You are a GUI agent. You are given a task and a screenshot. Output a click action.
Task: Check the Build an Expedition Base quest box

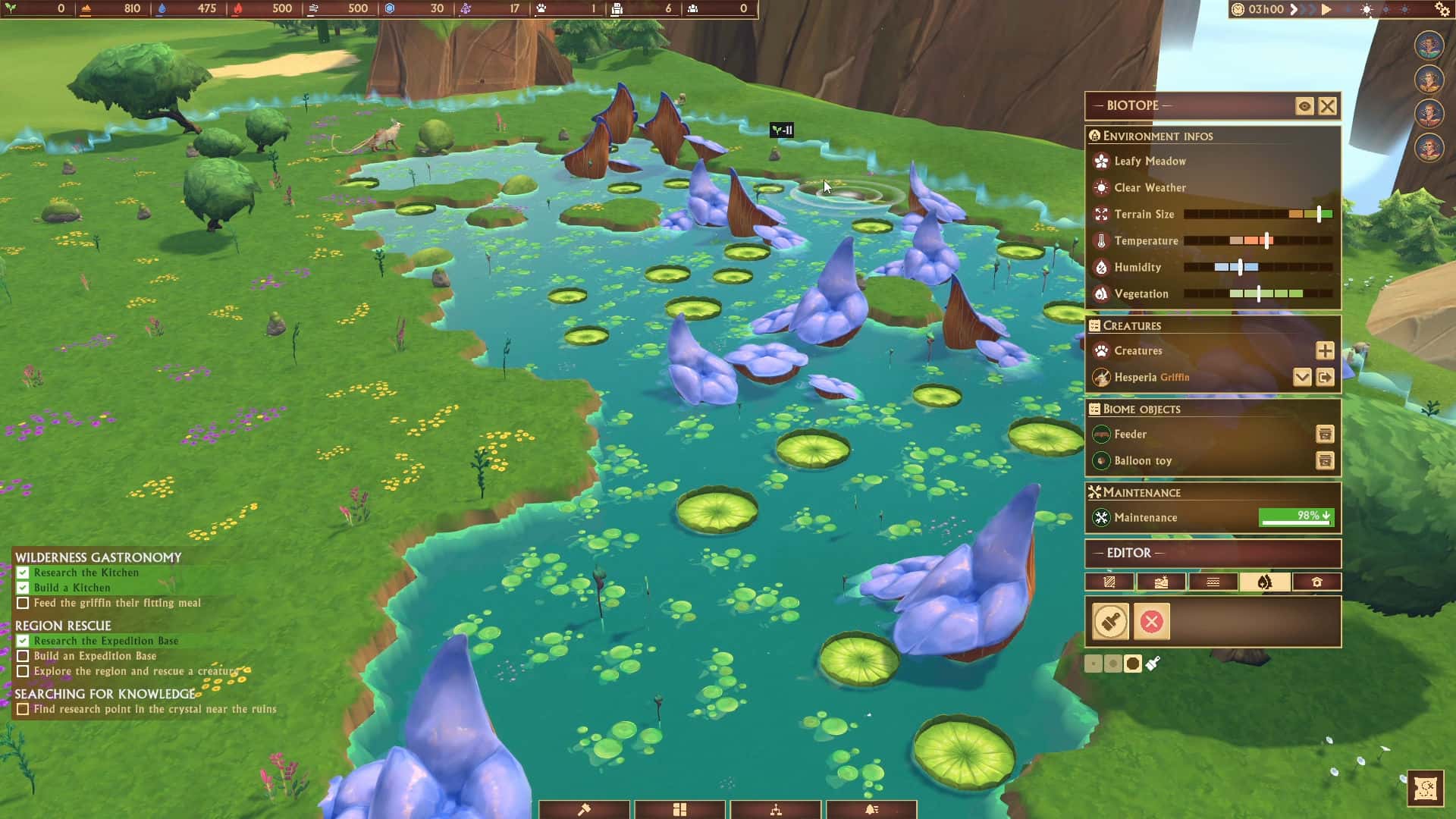(21, 656)
